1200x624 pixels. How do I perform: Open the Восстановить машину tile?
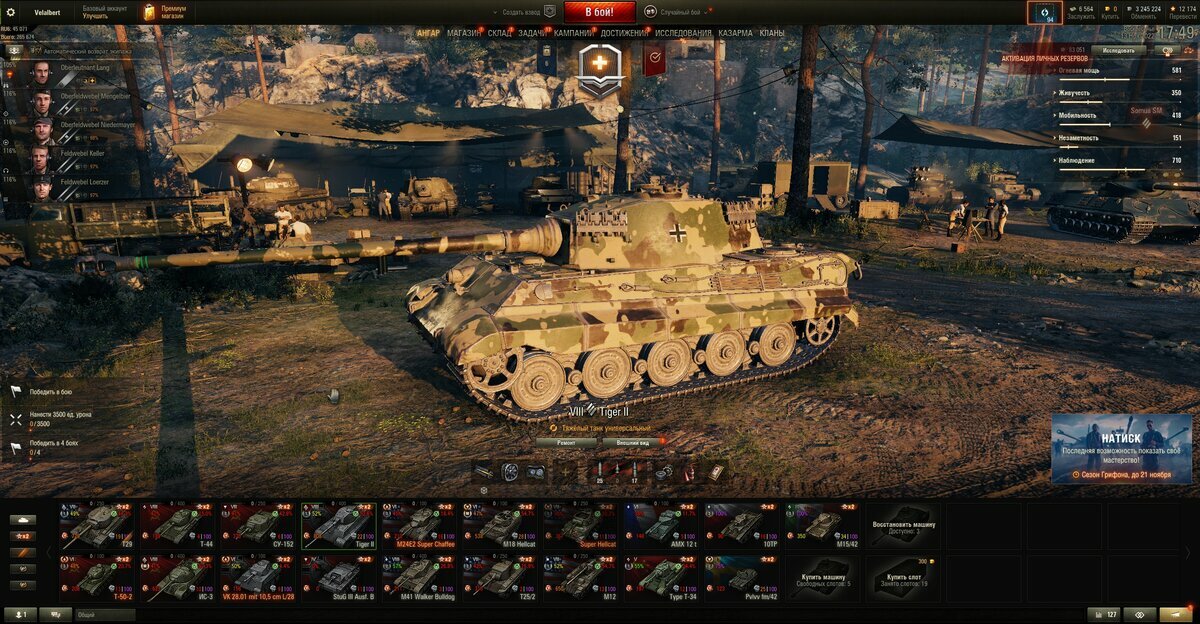[902, 524]
